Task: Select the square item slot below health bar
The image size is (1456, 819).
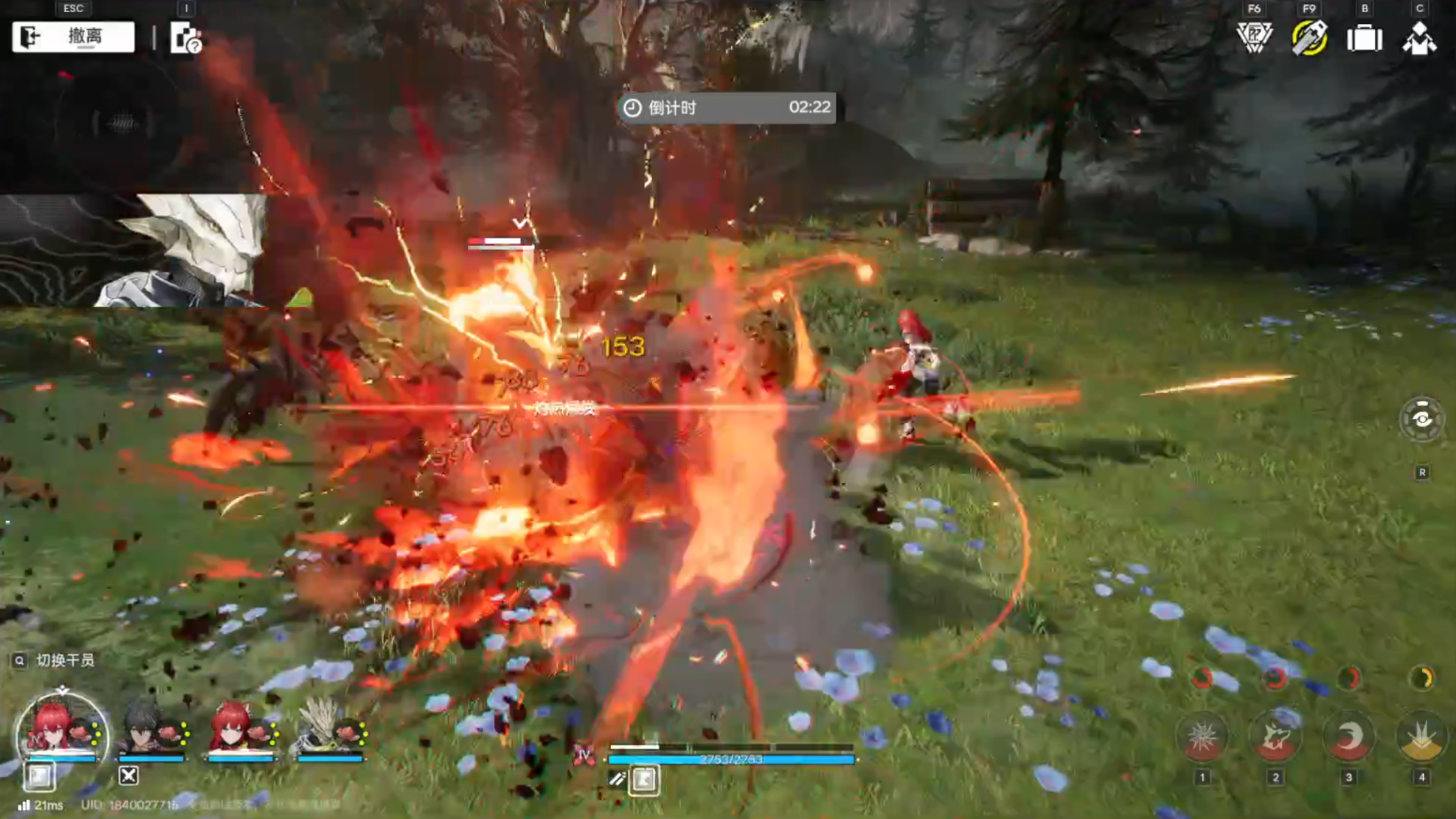Action: pos(644,780)
